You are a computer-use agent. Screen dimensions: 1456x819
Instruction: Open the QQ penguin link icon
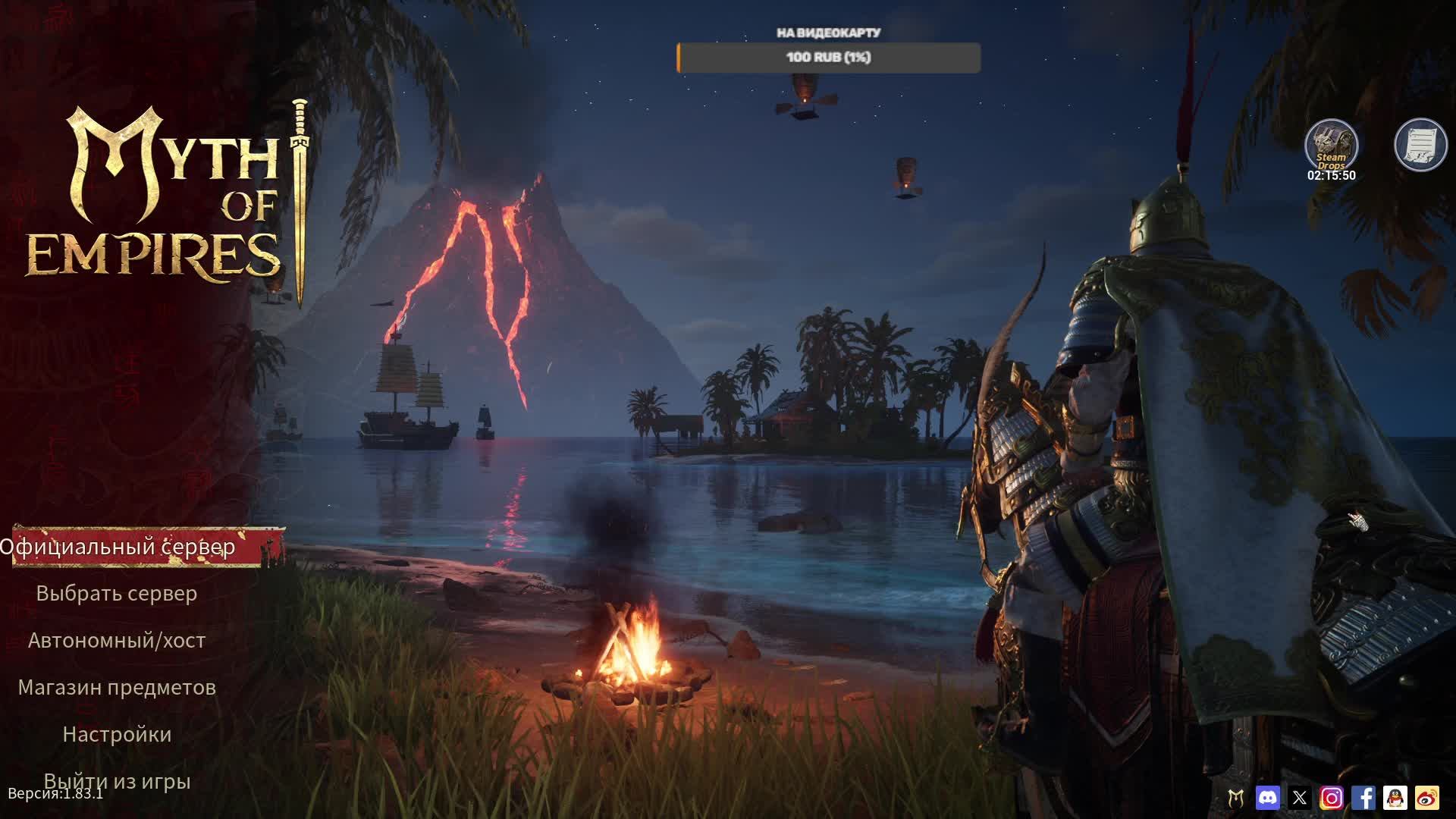(x=1395, y=798)
